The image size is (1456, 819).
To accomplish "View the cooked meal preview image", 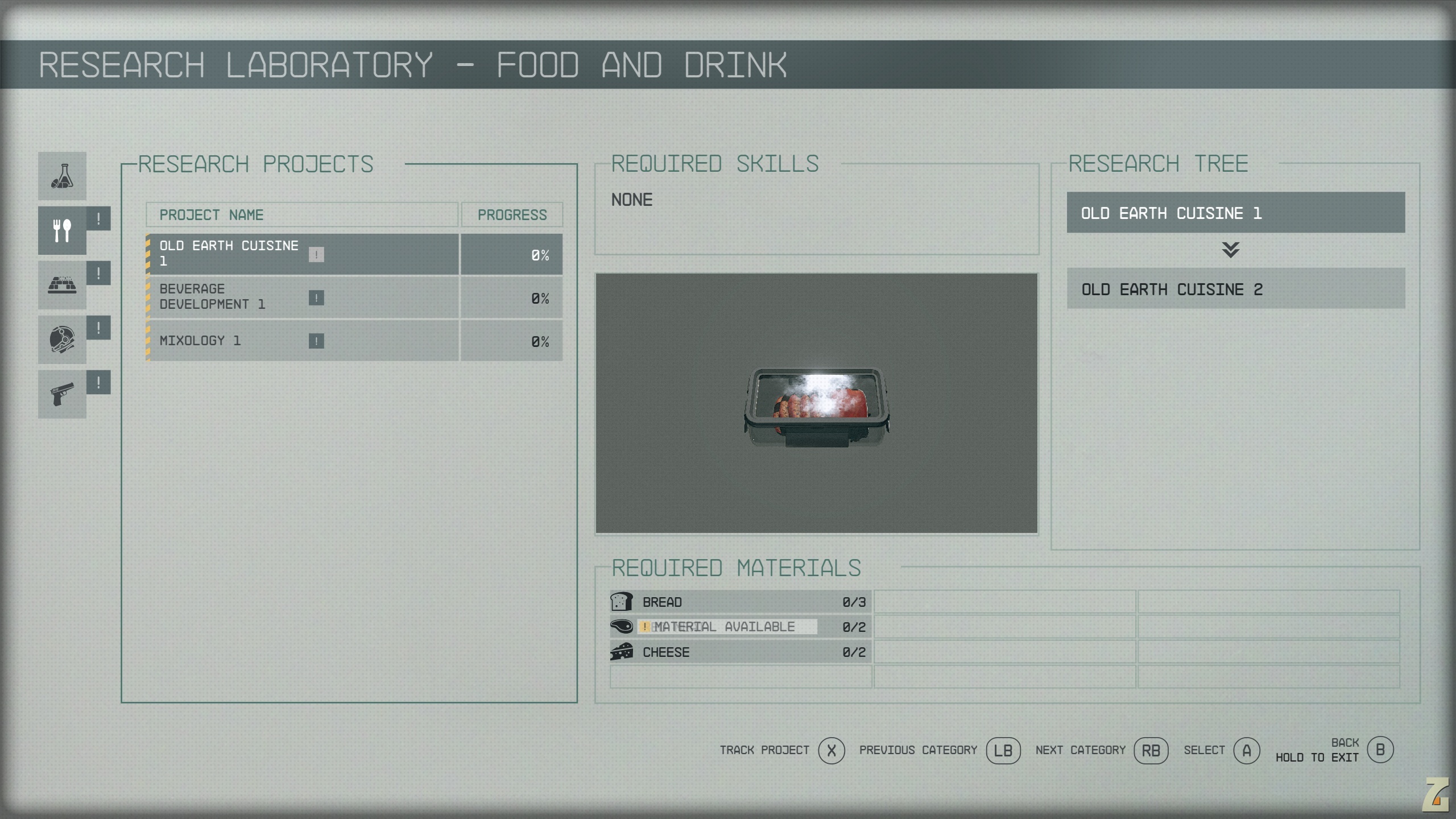I will pos(816,403).
